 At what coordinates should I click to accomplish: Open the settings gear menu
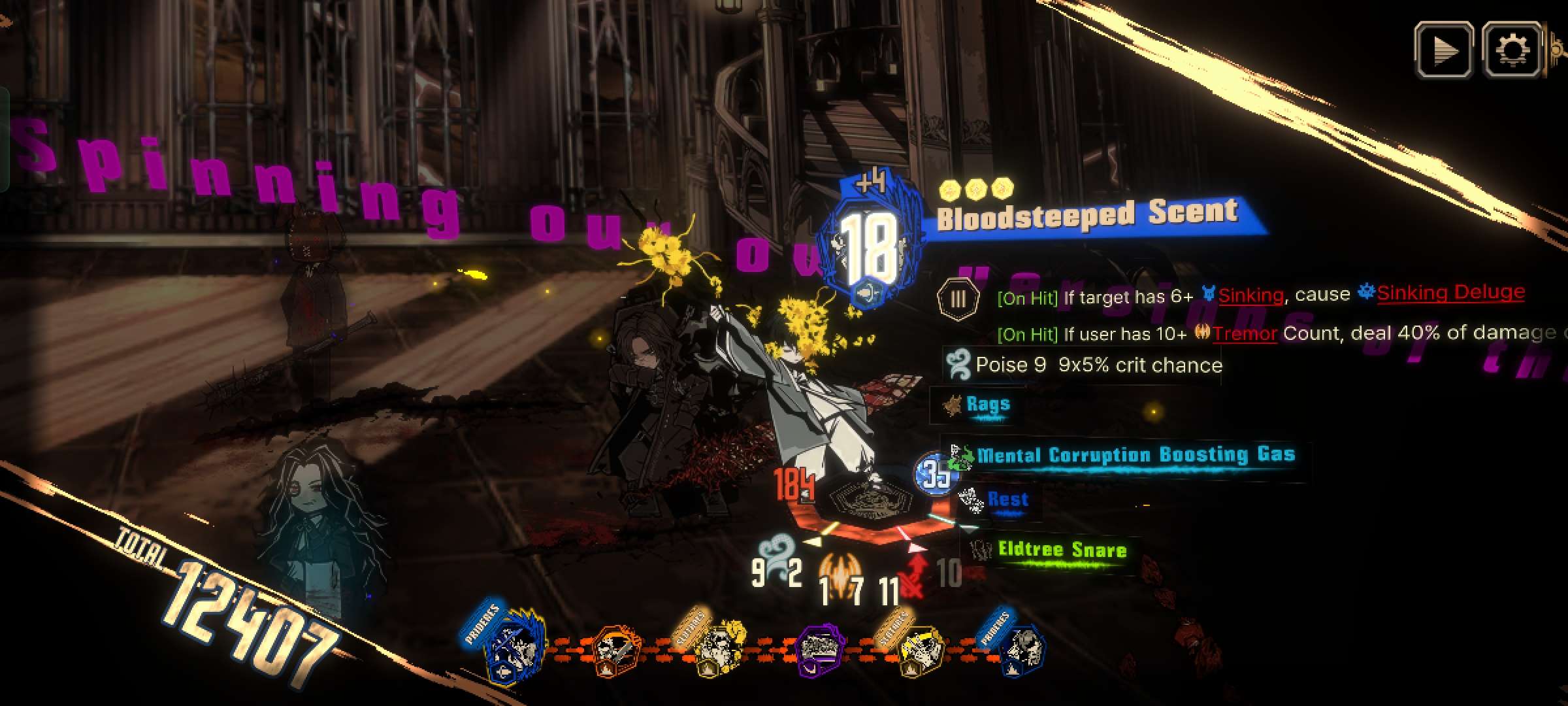click(1512, 50)
